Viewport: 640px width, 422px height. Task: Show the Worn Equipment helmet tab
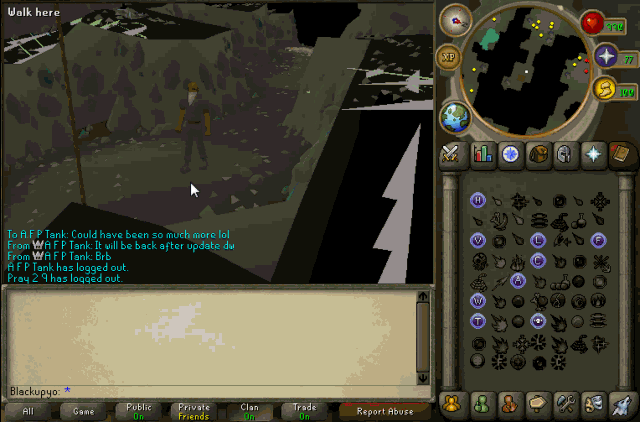pyautogui.click(x=565, y=153)
